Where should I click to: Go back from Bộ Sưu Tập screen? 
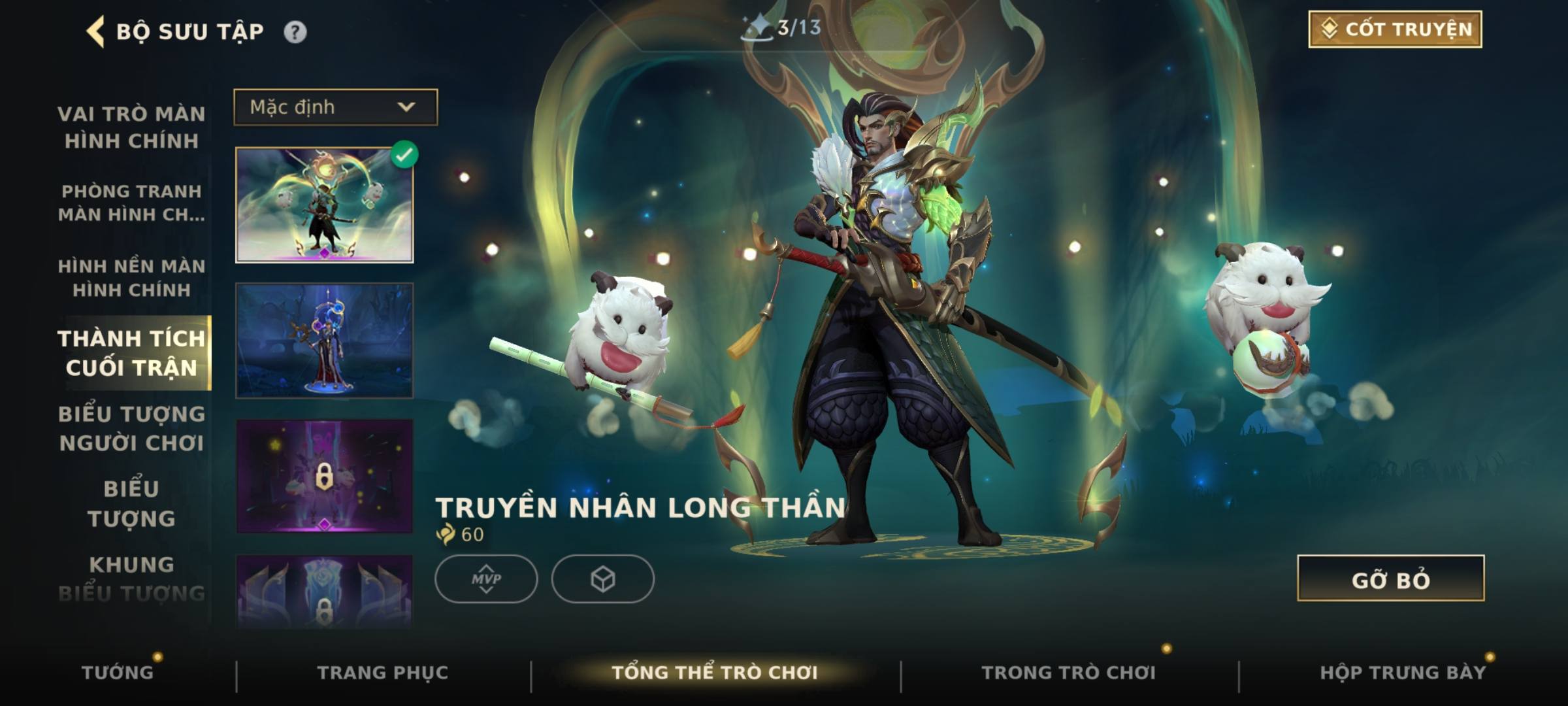(96, 31)
